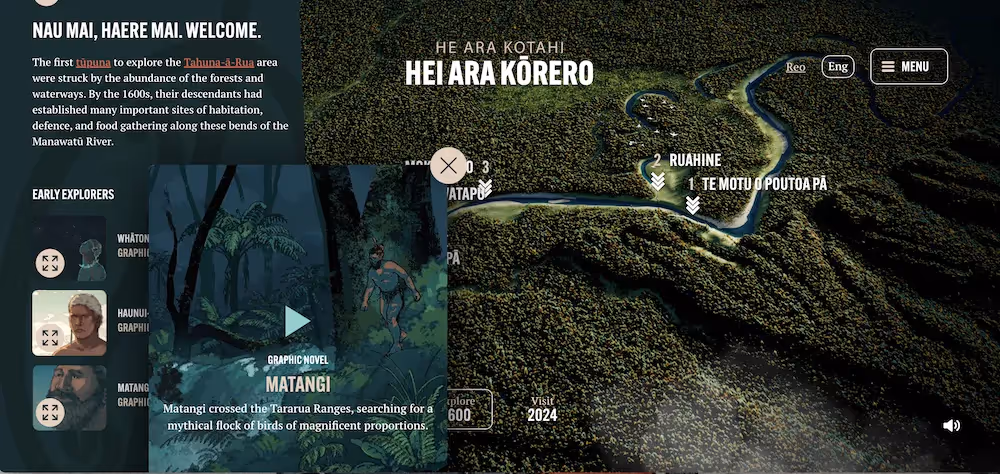
Task: Toggle the sound speaker icon
Action: pos(951,425)
